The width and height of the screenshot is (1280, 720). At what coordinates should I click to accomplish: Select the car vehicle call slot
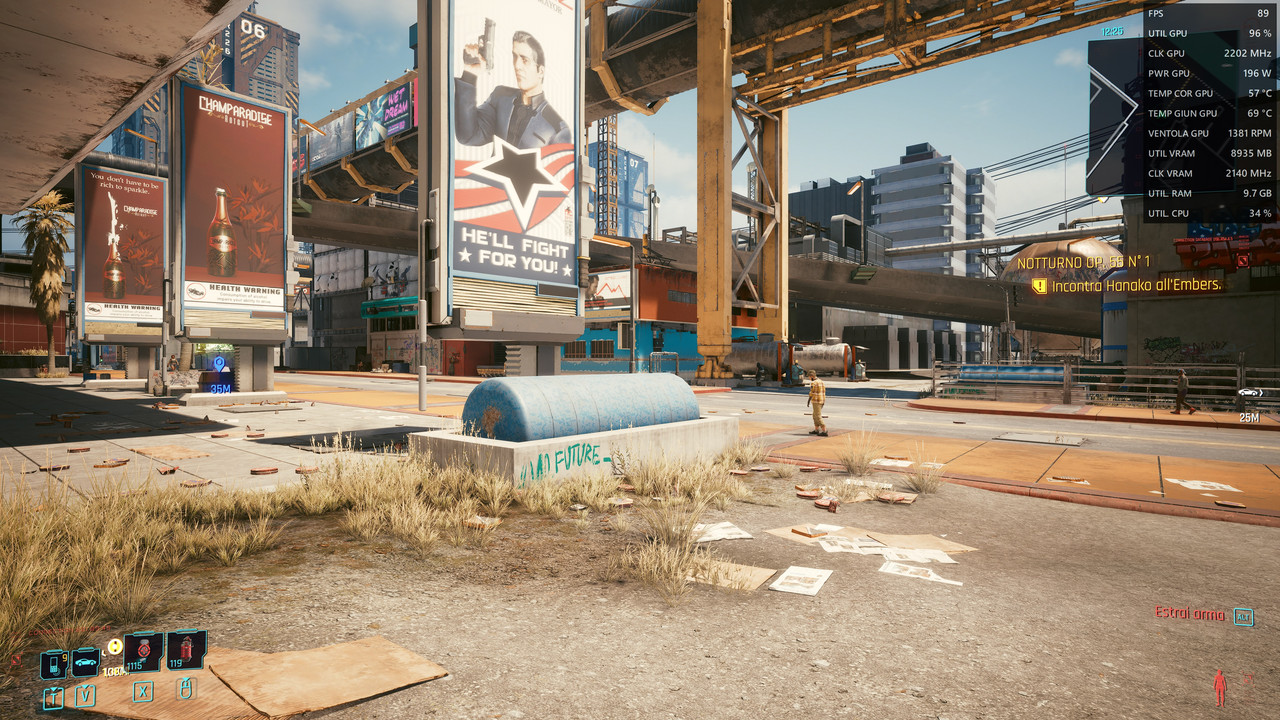(x=85, y=663)
